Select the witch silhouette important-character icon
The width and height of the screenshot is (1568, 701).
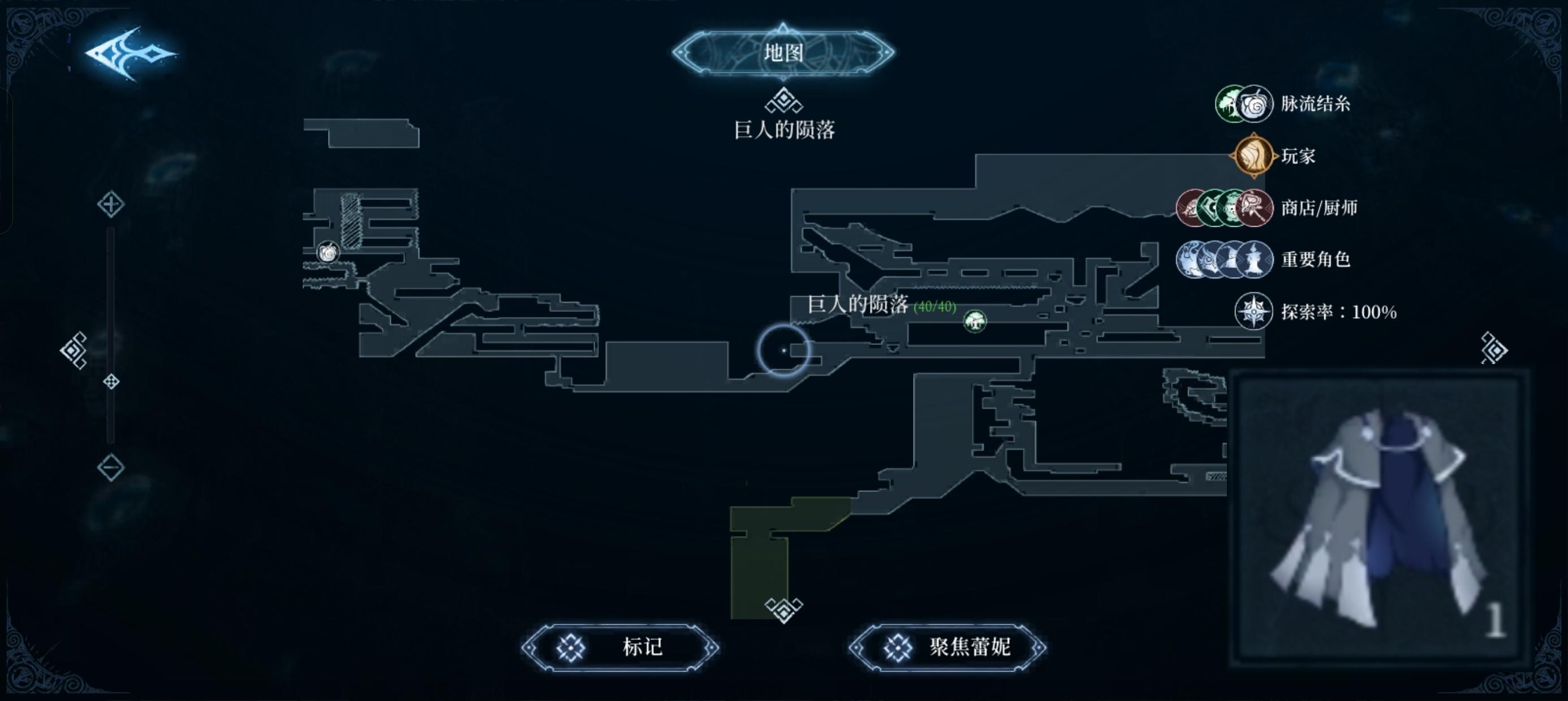tap(1251, 258)
